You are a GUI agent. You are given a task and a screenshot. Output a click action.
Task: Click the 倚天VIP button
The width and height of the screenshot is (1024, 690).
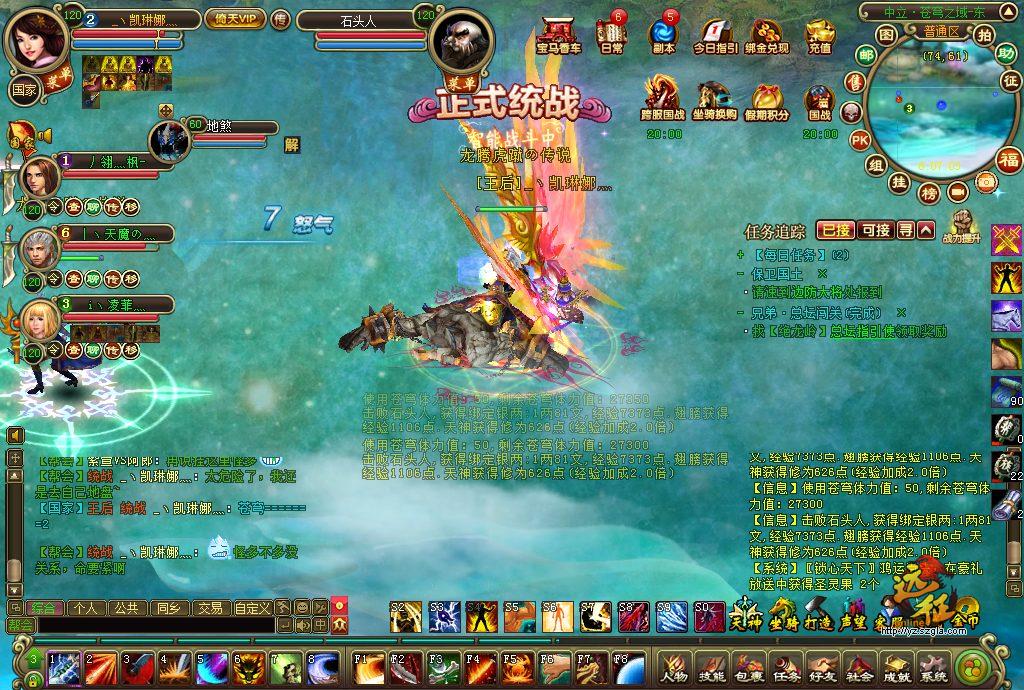[234, 18]
